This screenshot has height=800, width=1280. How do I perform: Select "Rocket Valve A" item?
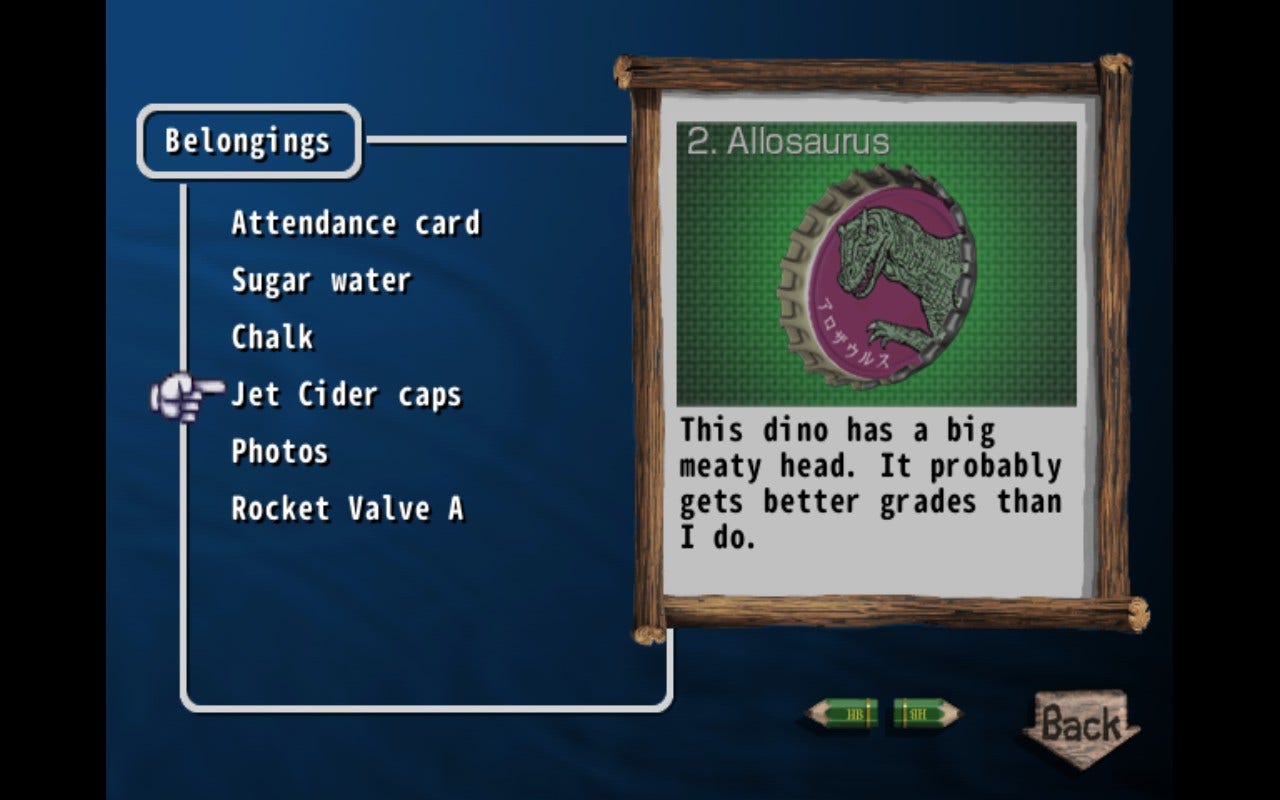(347, 509)
